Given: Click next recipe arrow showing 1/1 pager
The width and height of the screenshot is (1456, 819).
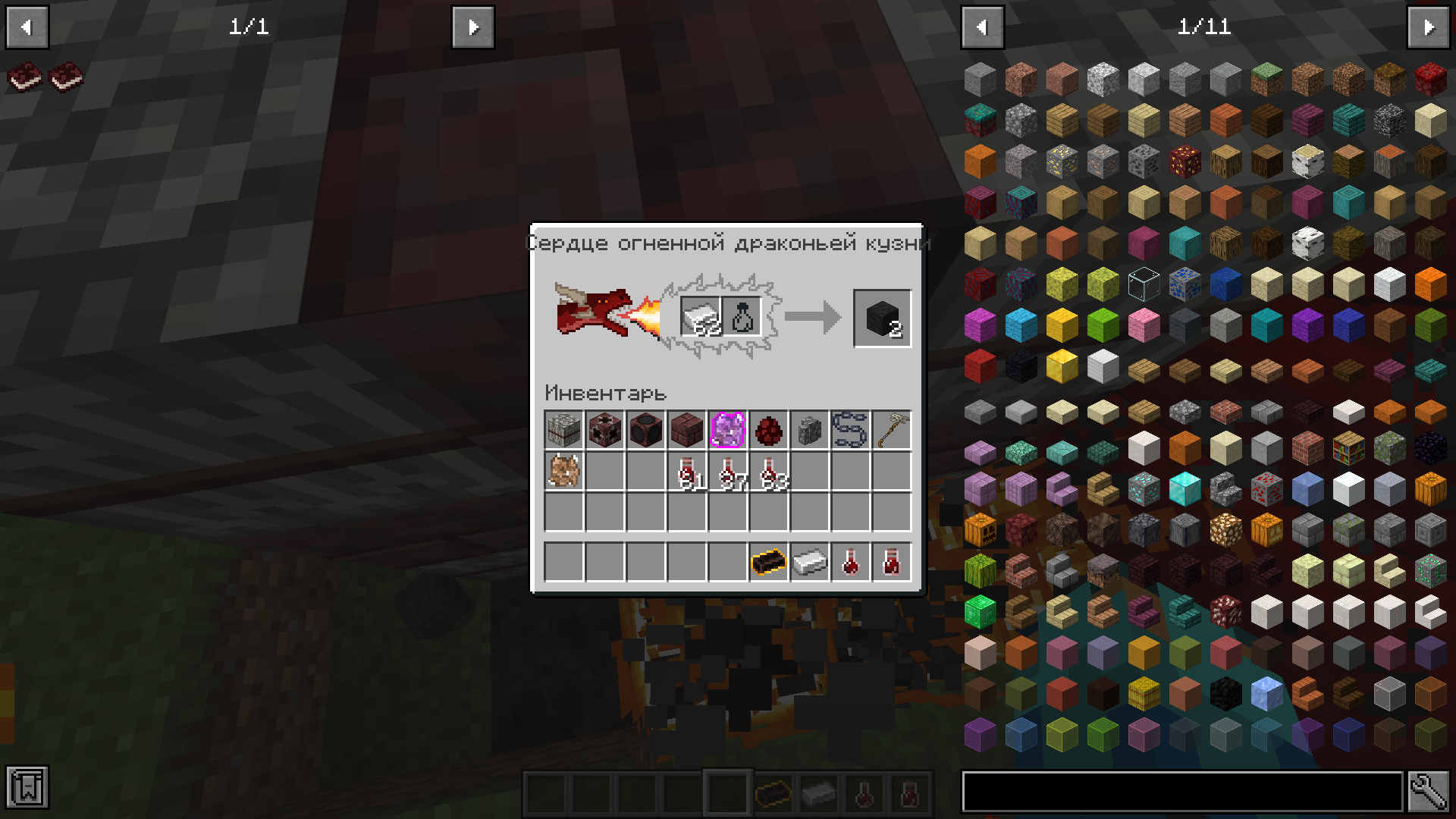Looking at the screenshot, I should click(472, 27).
